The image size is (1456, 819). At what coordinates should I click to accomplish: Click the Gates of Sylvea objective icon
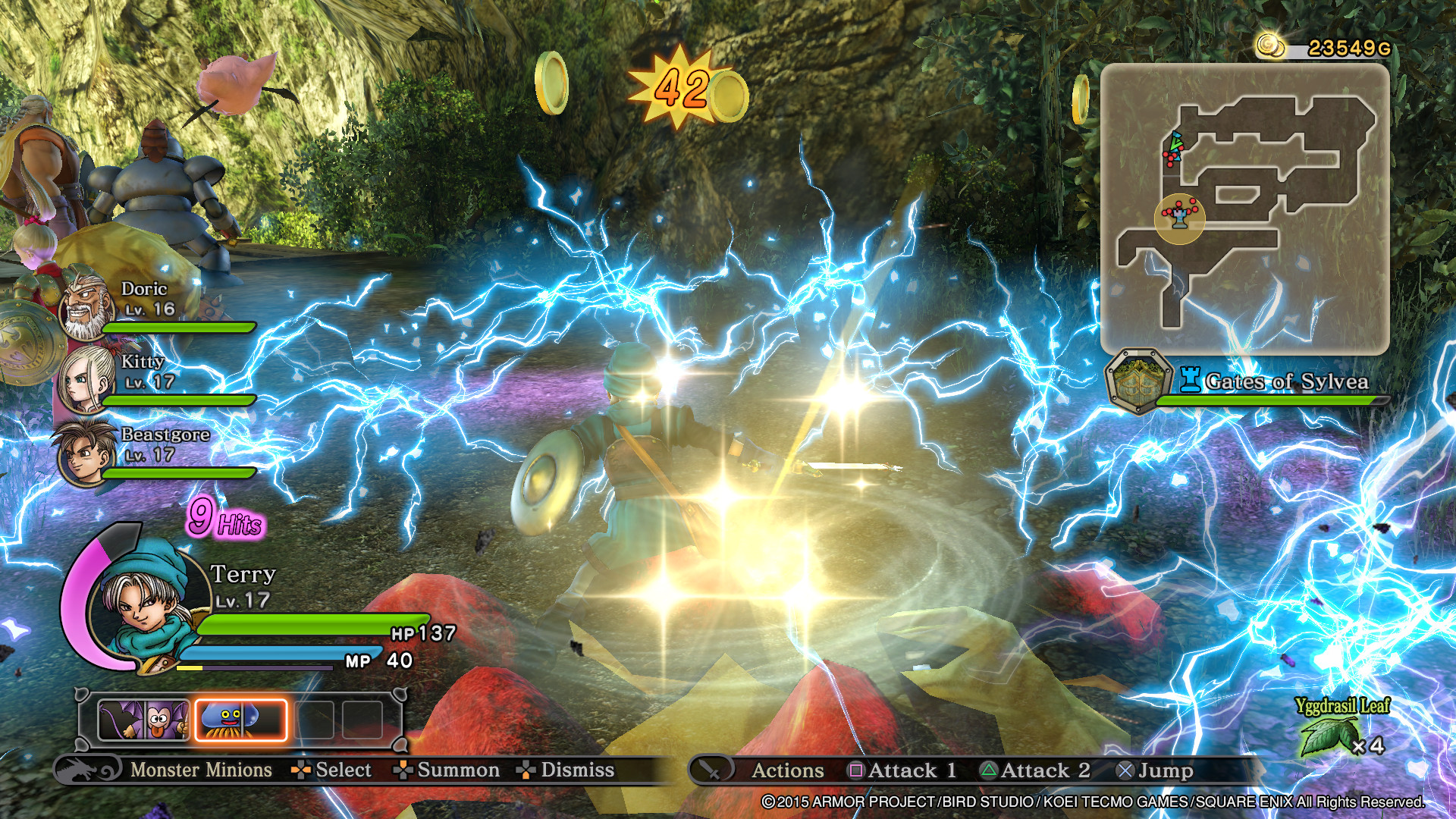1137,381
